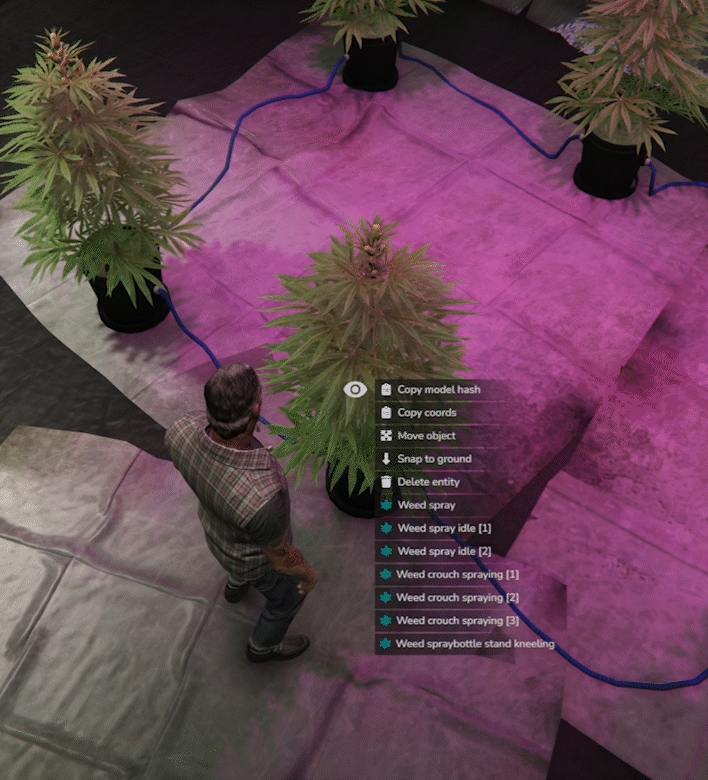The width and height of the screenshot is (708, 780).
Task: Click the Move object entry
Action: [x=426, y=435]
